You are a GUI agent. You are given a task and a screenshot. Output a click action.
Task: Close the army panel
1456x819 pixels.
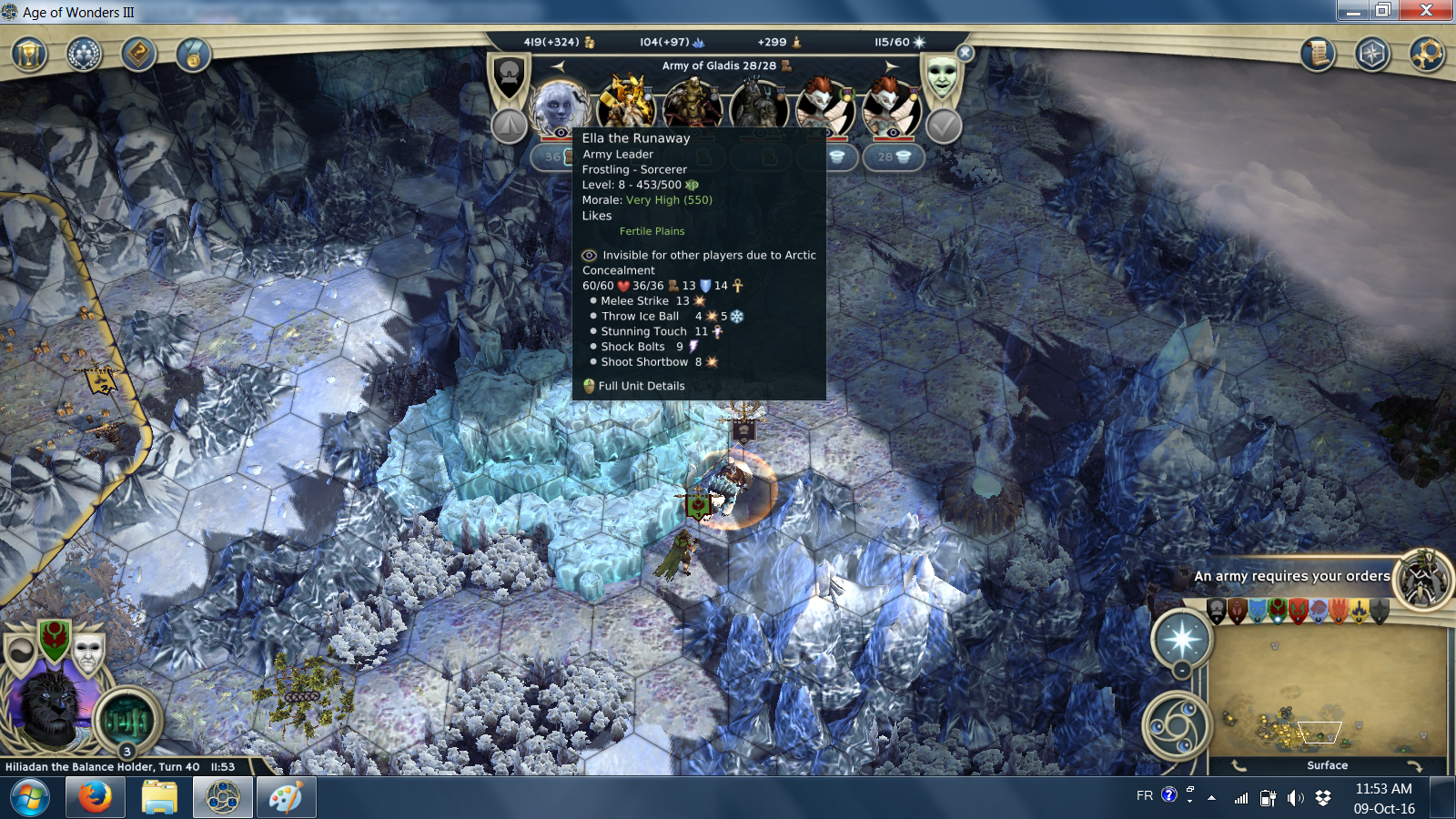[x=966, y=54]
